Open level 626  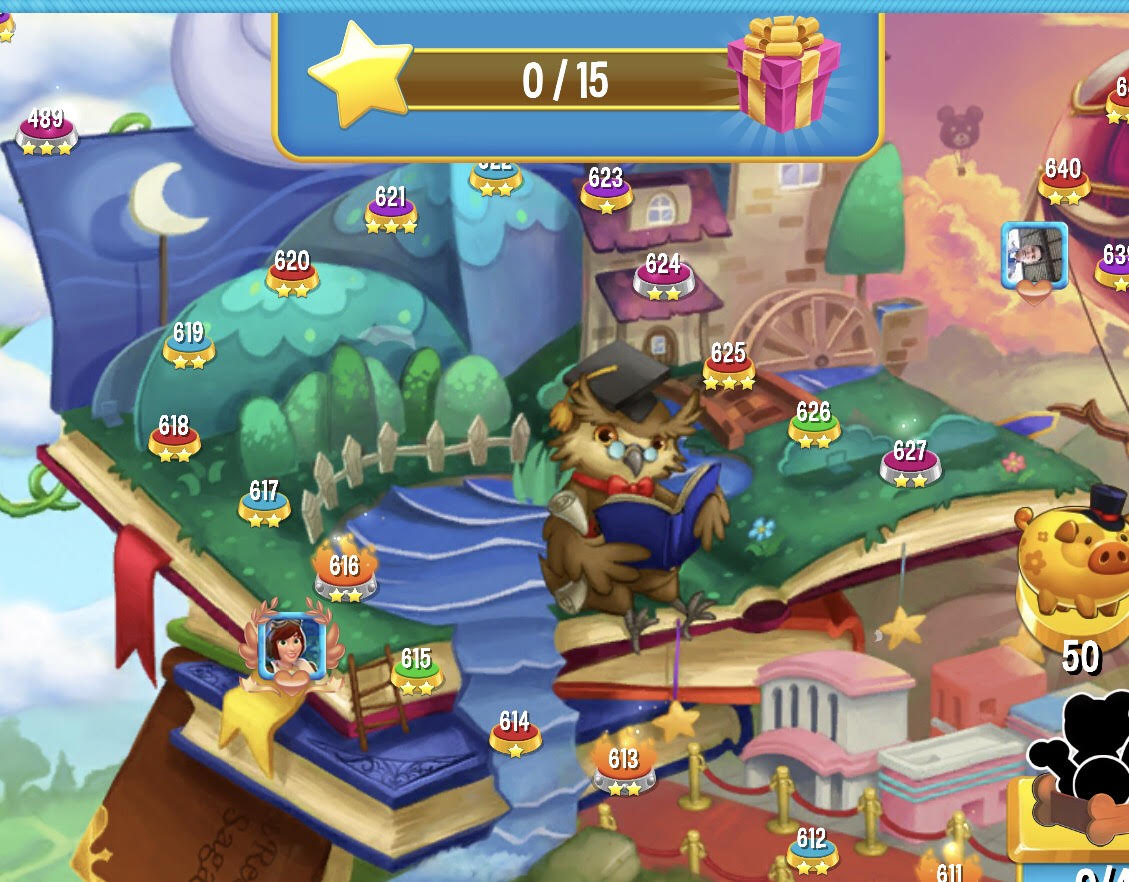(x=814, y=424)
